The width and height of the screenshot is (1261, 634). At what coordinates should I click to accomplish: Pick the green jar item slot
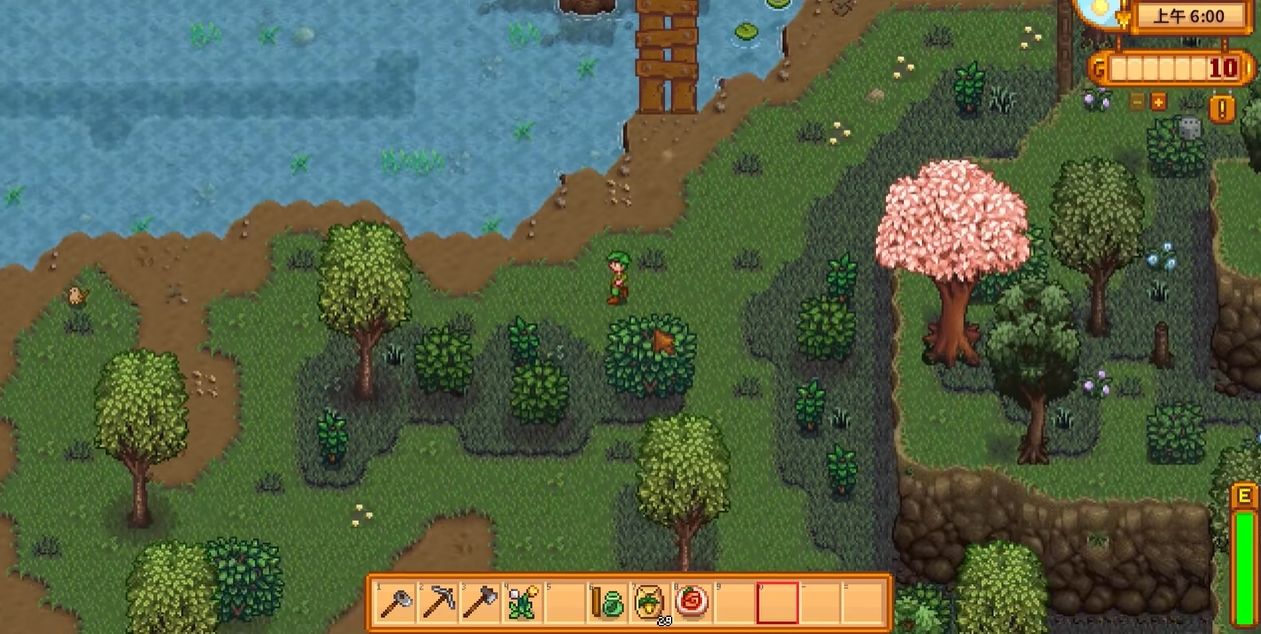(607, 602)
